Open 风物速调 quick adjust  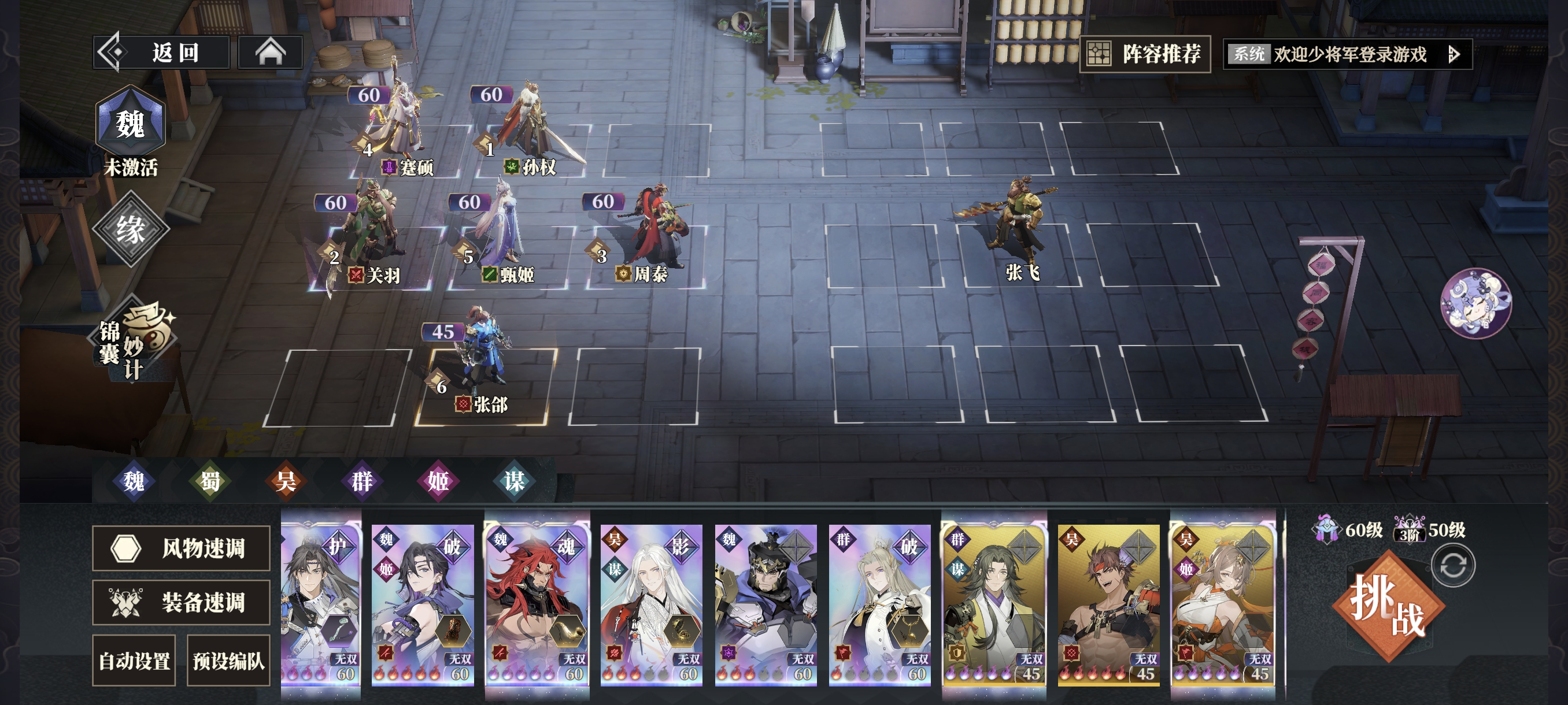point(182,548)
